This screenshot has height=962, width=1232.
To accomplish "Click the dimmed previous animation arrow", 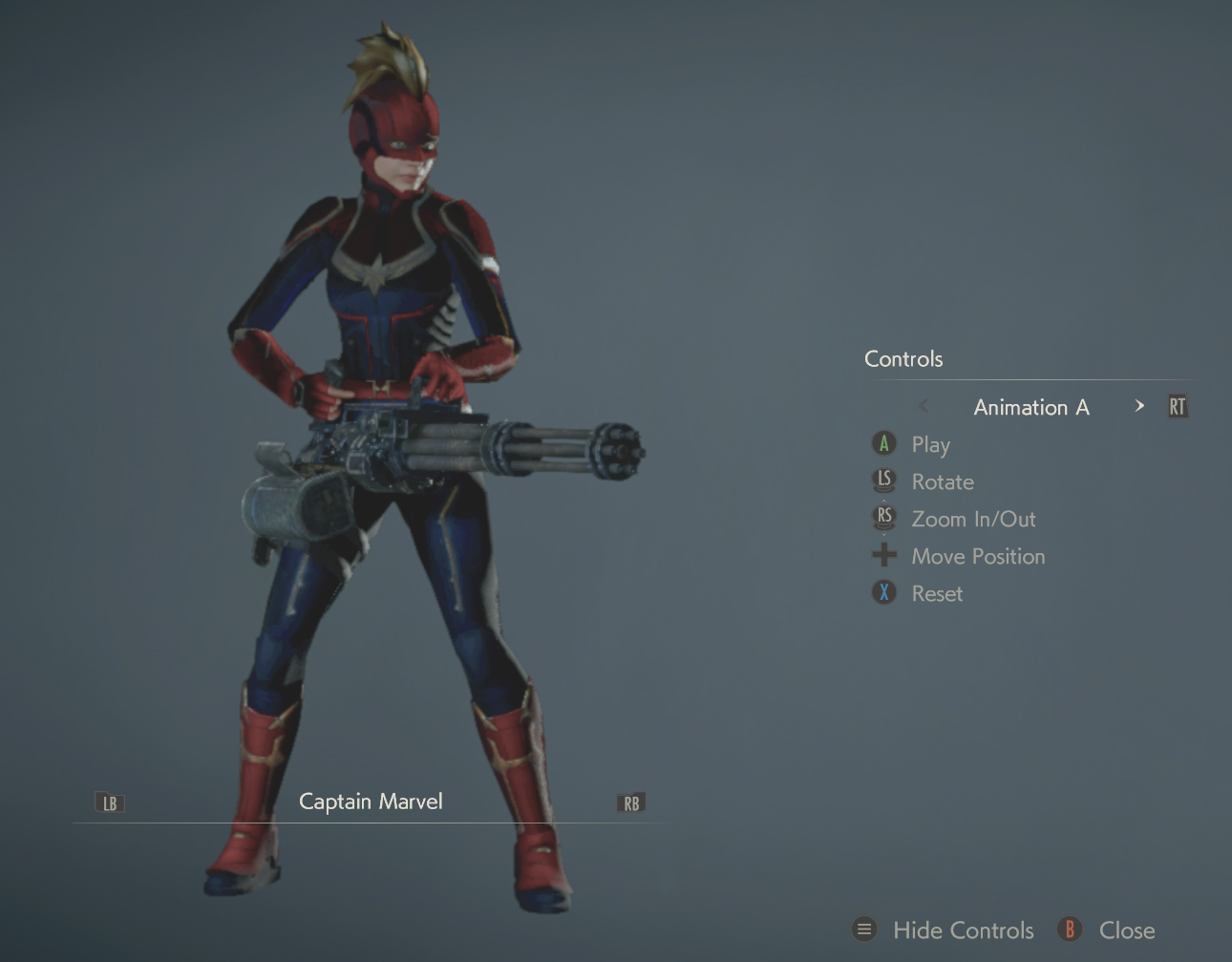I will click(924, 406).
